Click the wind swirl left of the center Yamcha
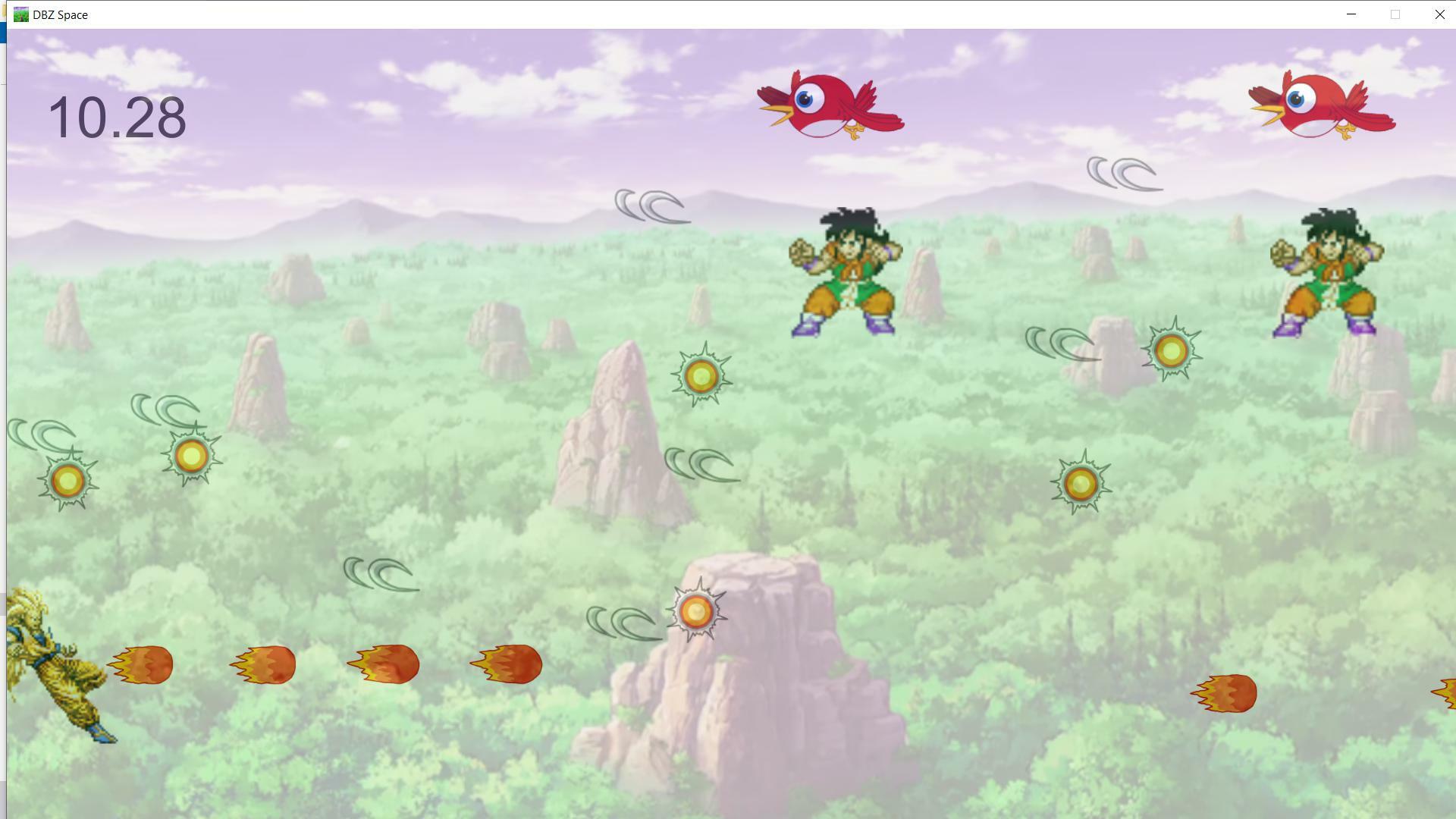This screenshot has width=1456, height=819. coord(654,206)
